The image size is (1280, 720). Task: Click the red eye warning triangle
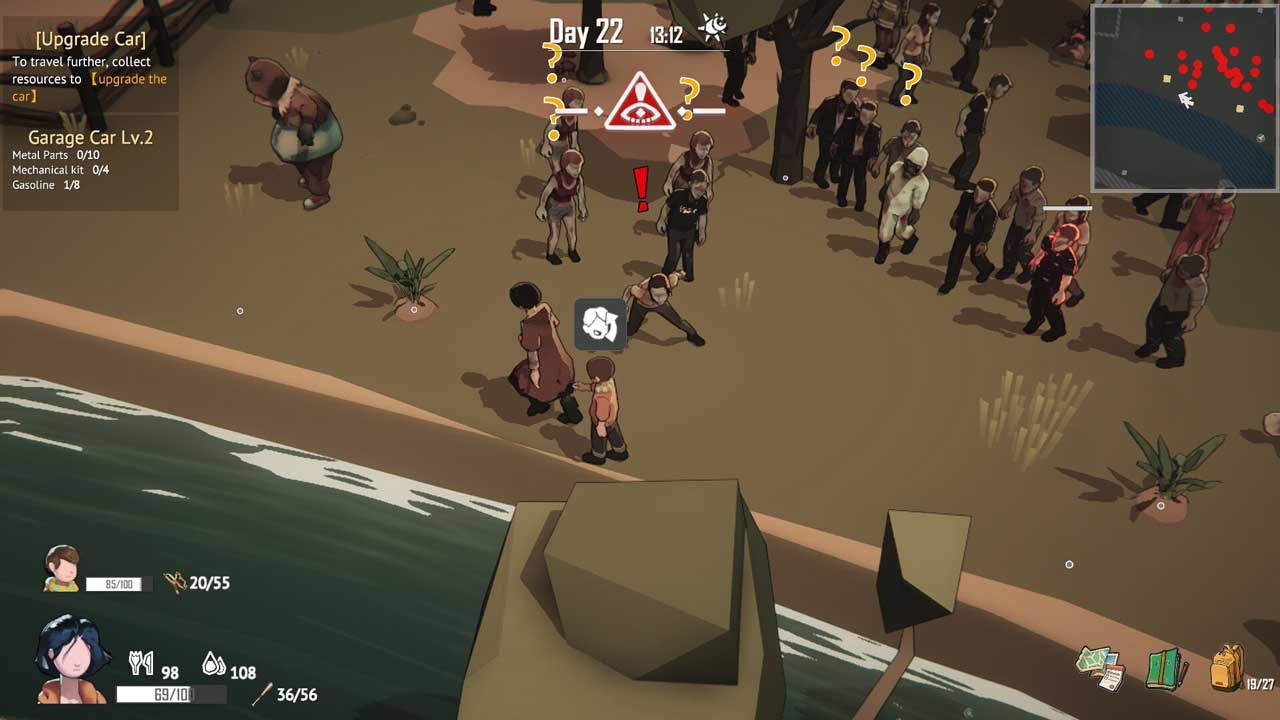coord(641,102)
